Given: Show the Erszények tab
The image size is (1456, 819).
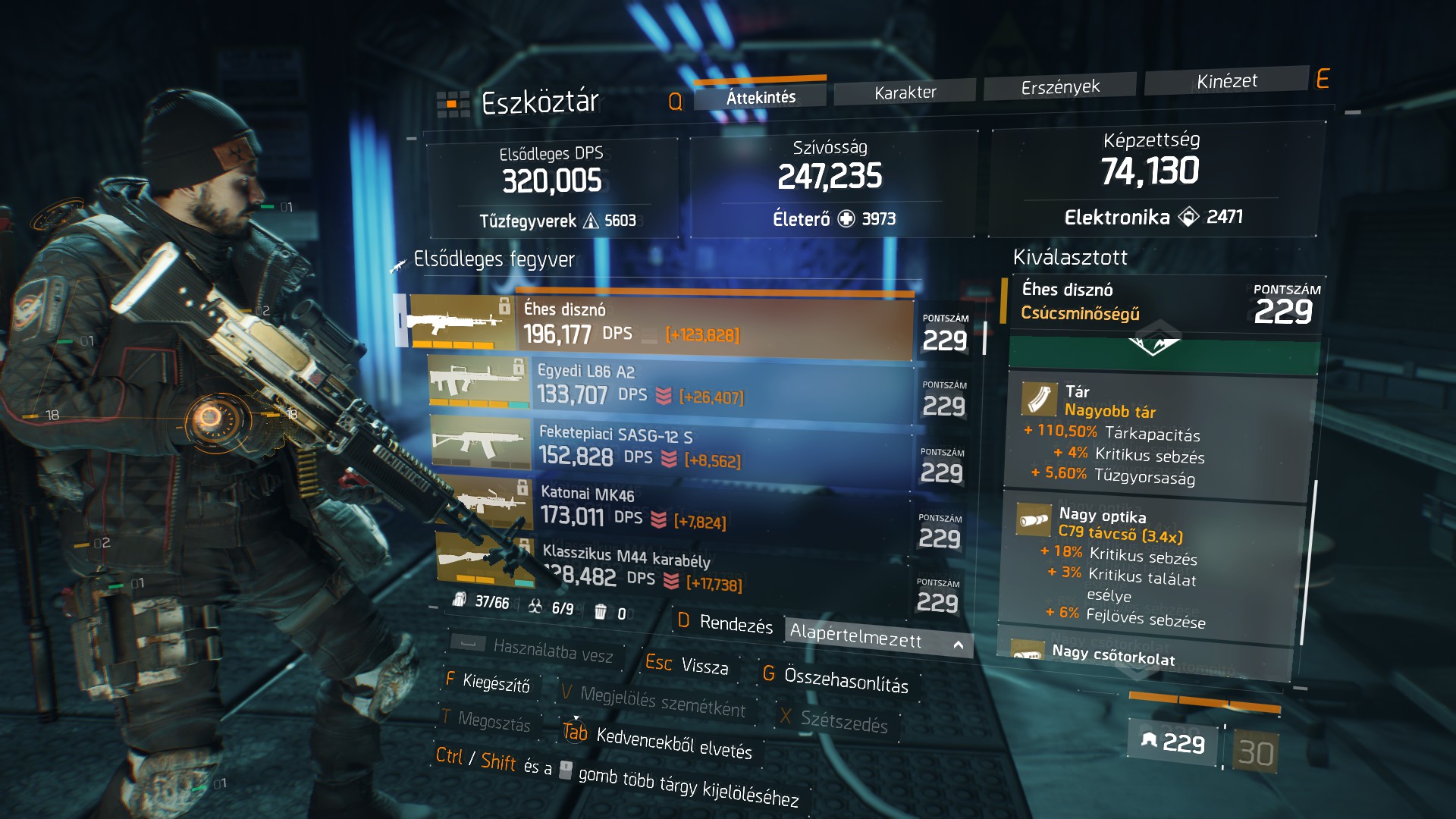Looking at the screenshot, I should (x=1059, y=86).
